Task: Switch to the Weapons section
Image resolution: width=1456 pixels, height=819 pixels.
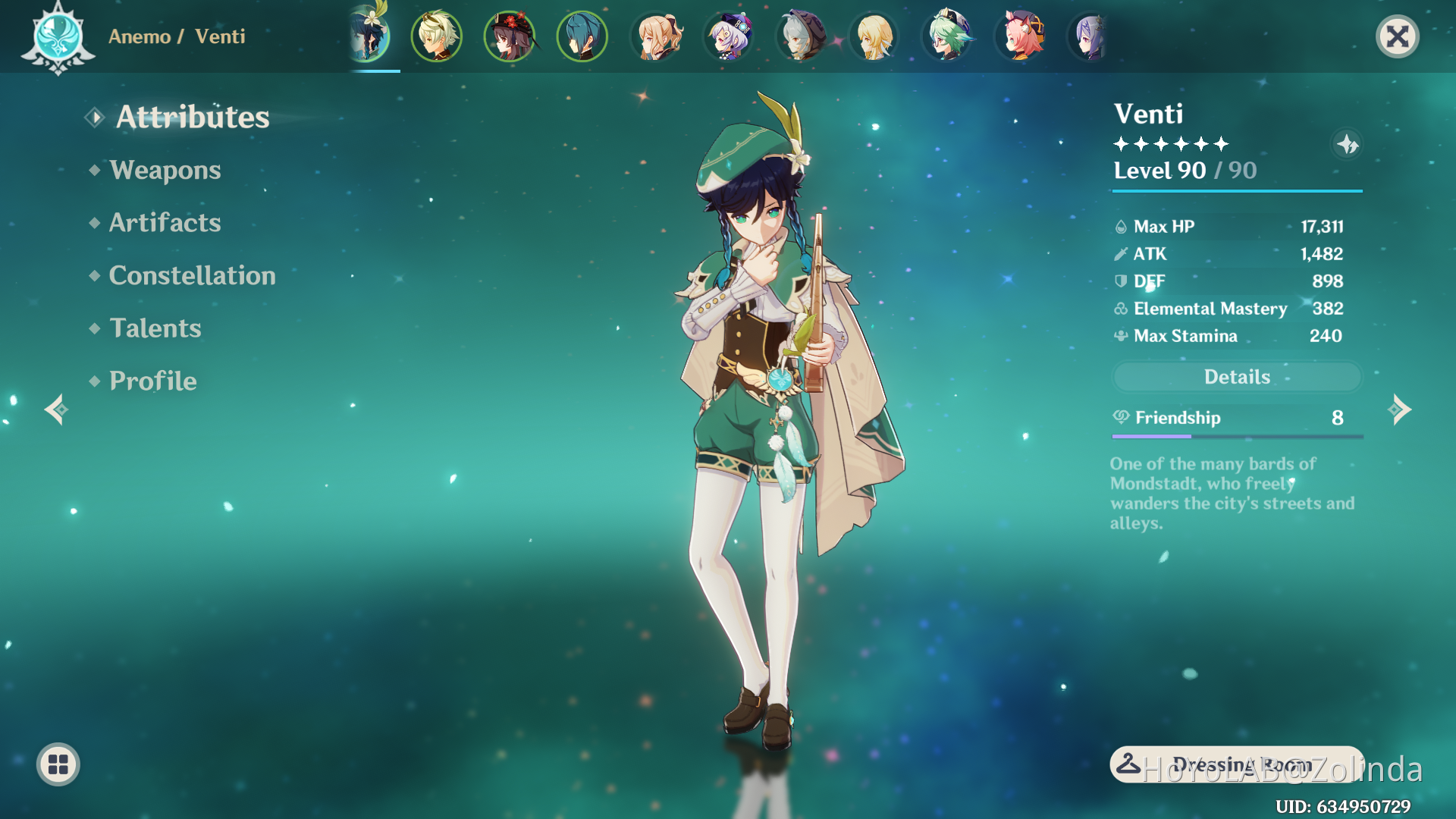Action: 165,170
